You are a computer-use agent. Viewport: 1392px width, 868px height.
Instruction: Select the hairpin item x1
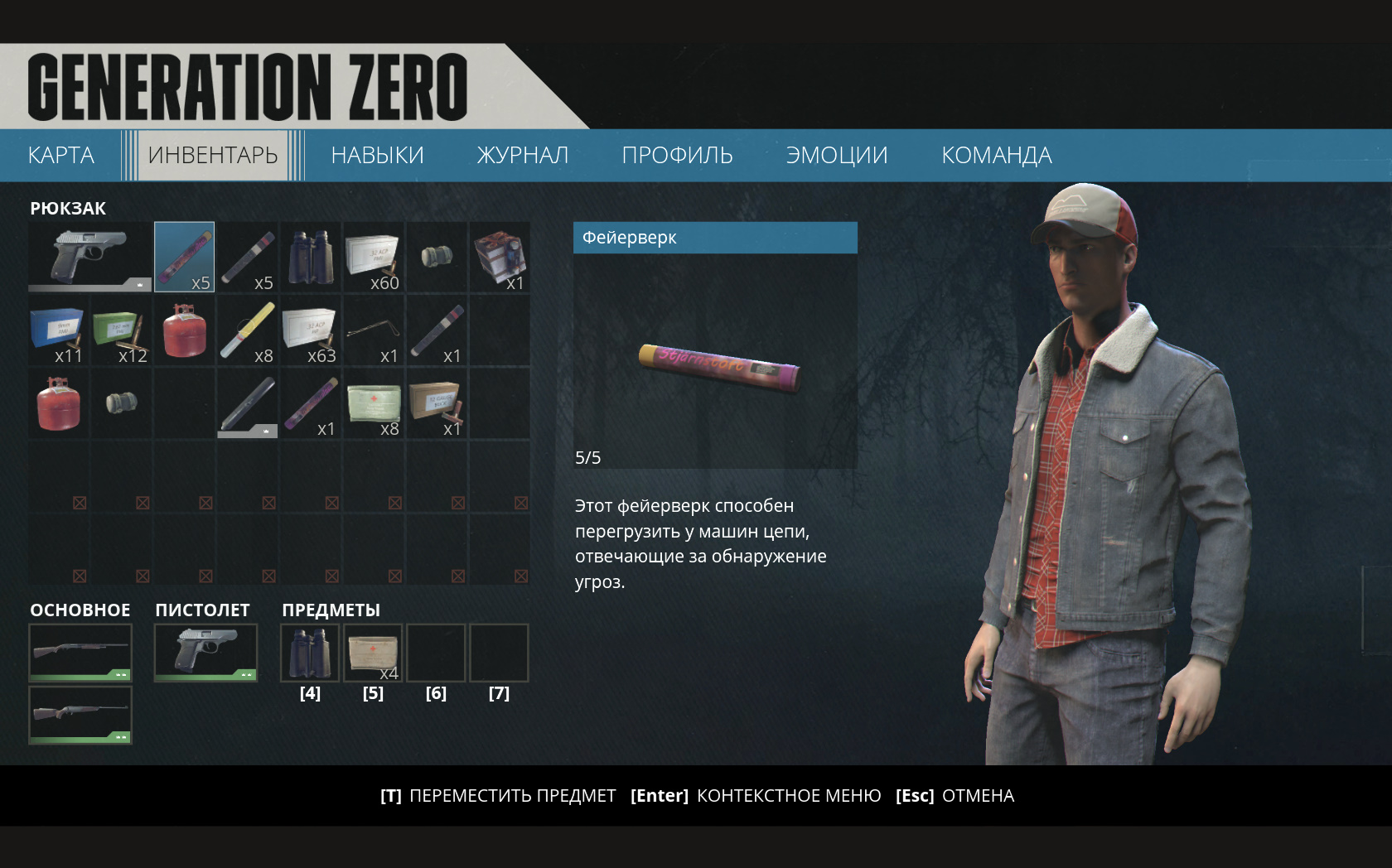(374, 330)
